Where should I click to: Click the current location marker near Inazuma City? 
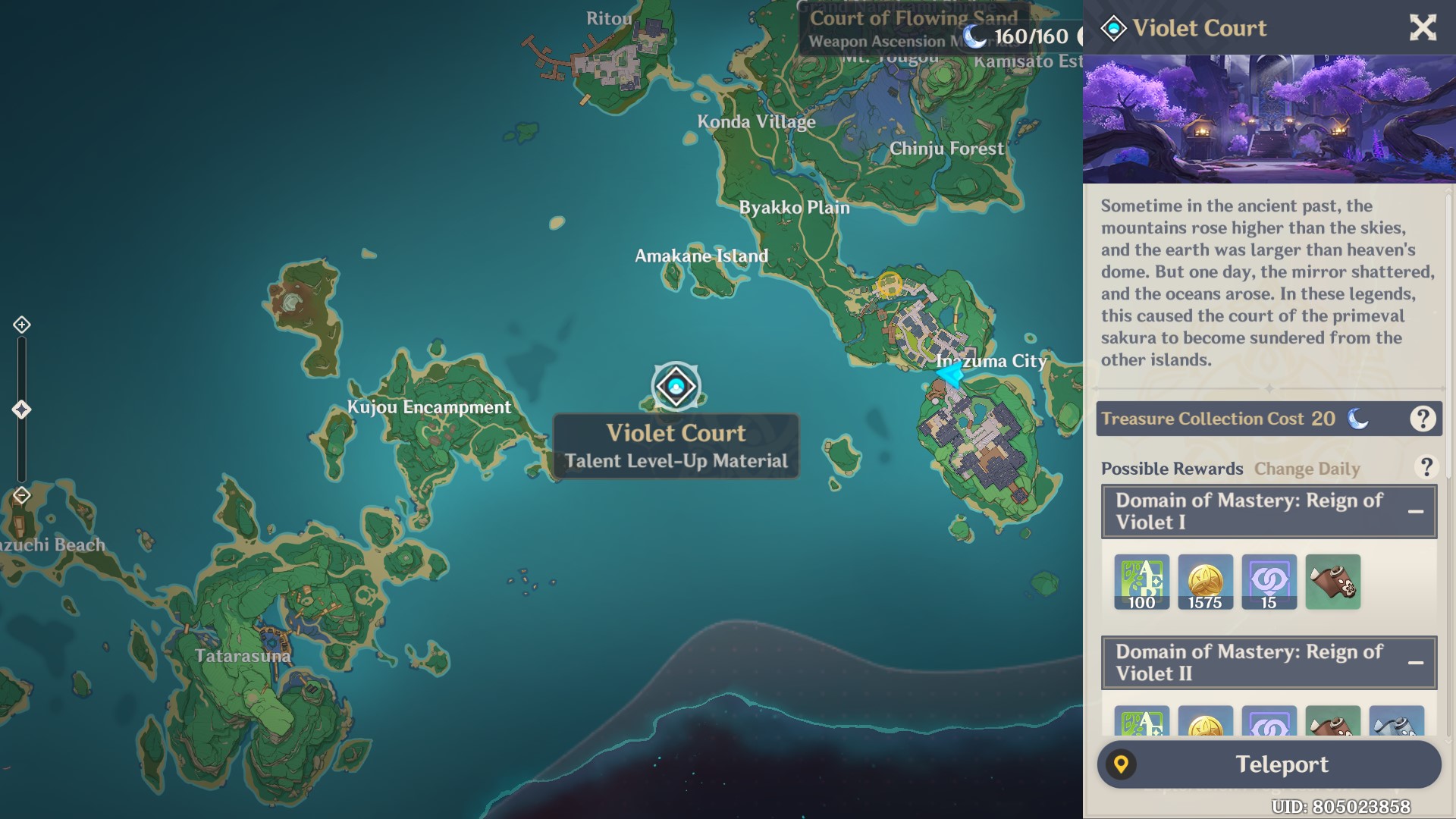pos(951,378)
